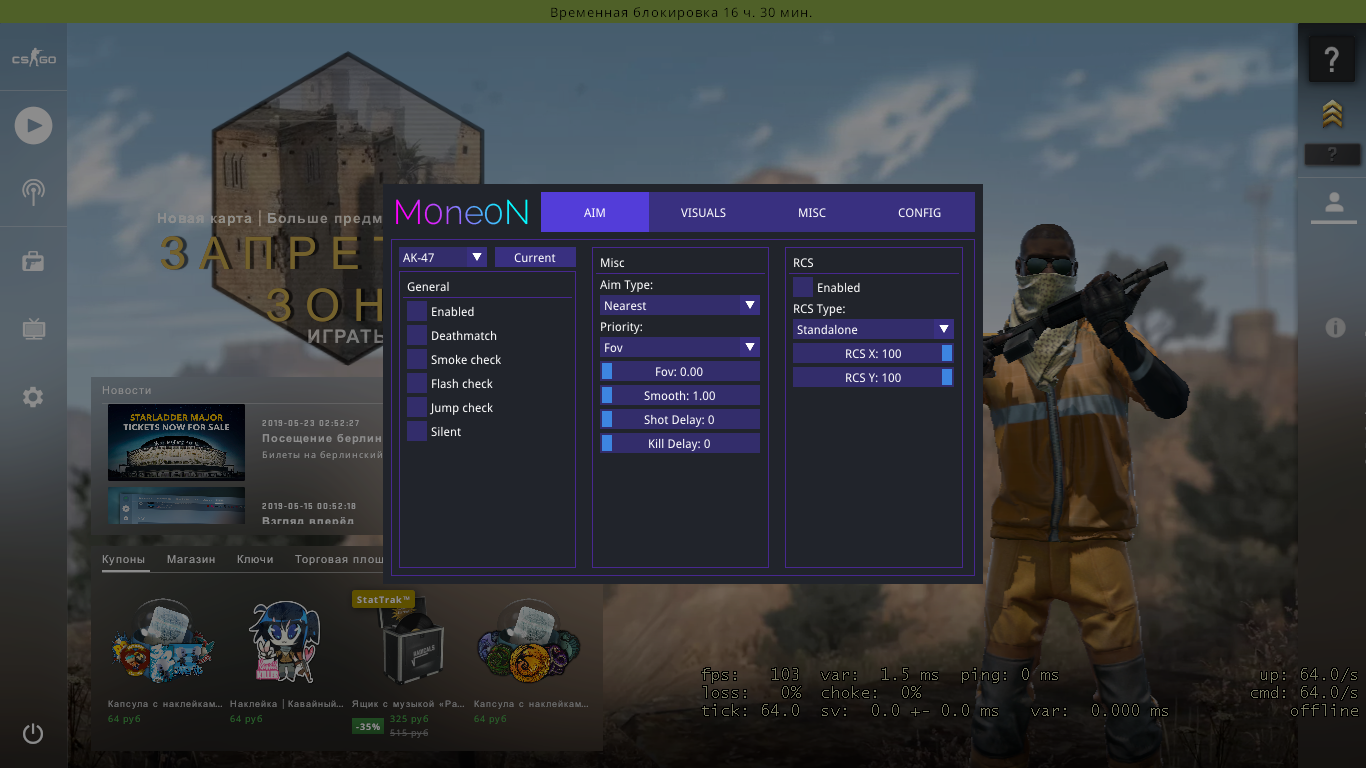Screen dimensions: 1366x768
Task: Click the power quit icon at bottom left
Action: (33, 733)
